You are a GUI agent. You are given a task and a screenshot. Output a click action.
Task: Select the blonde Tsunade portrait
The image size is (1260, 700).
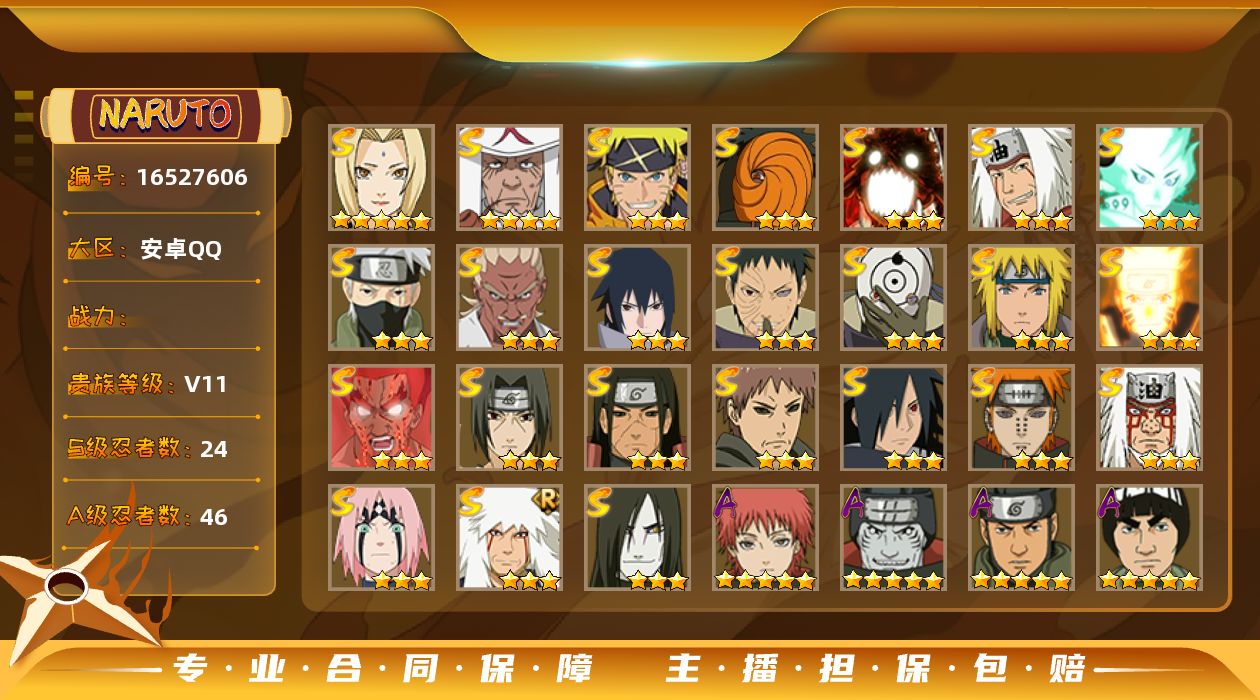(x=381, y=178)
